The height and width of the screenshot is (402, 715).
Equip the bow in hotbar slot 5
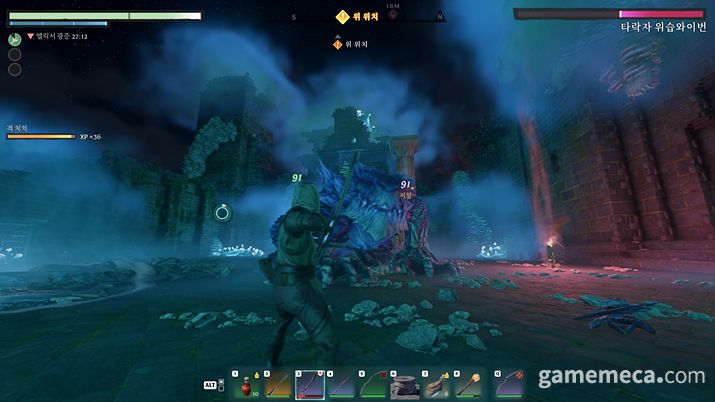click(373, 385)
